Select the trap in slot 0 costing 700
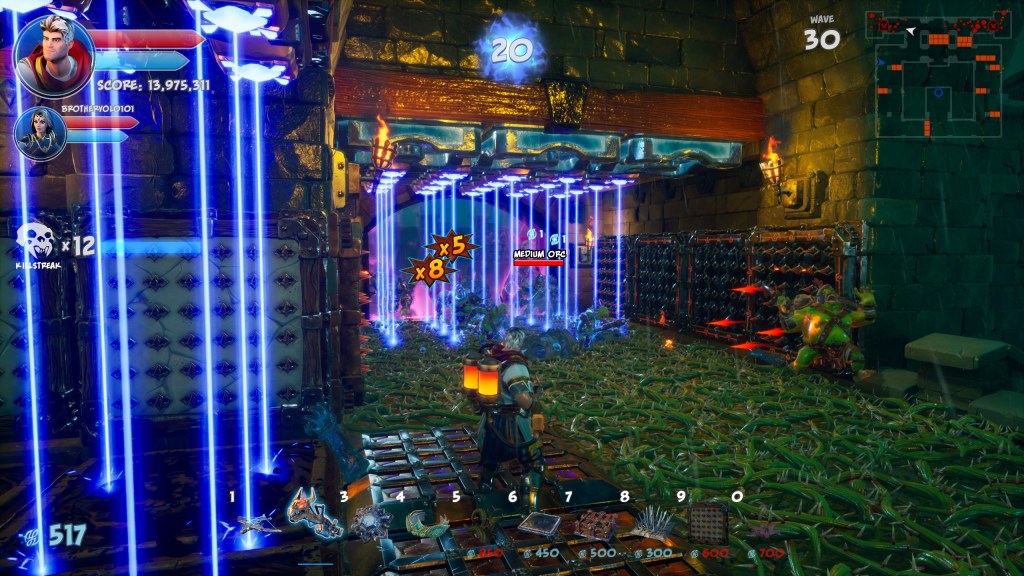Viewport: 1024px width, 576px height. [765, 526]
